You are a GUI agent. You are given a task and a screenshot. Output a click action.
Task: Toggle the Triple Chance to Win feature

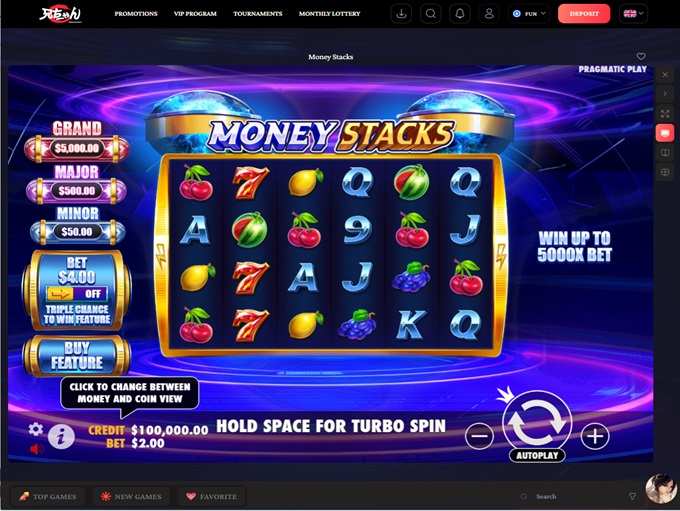pos(77,294)
